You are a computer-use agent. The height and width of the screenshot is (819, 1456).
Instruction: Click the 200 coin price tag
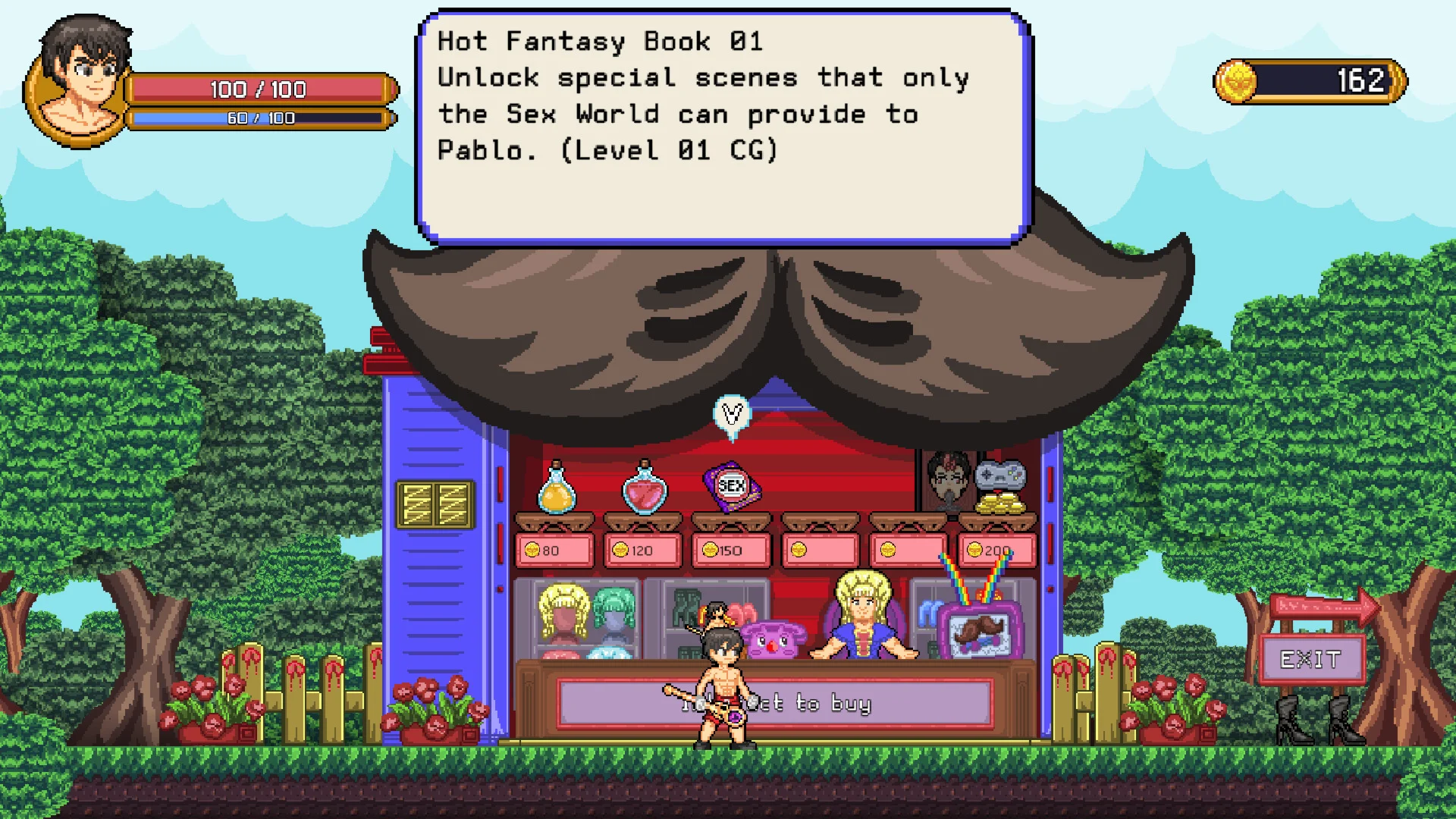[997, 551]
